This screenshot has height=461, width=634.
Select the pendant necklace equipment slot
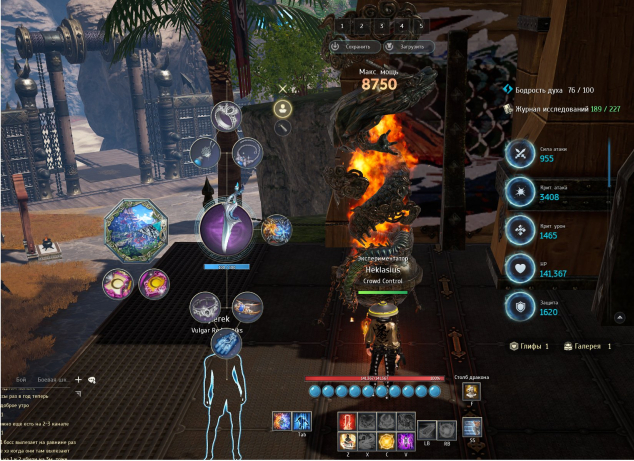pos(205,153)
